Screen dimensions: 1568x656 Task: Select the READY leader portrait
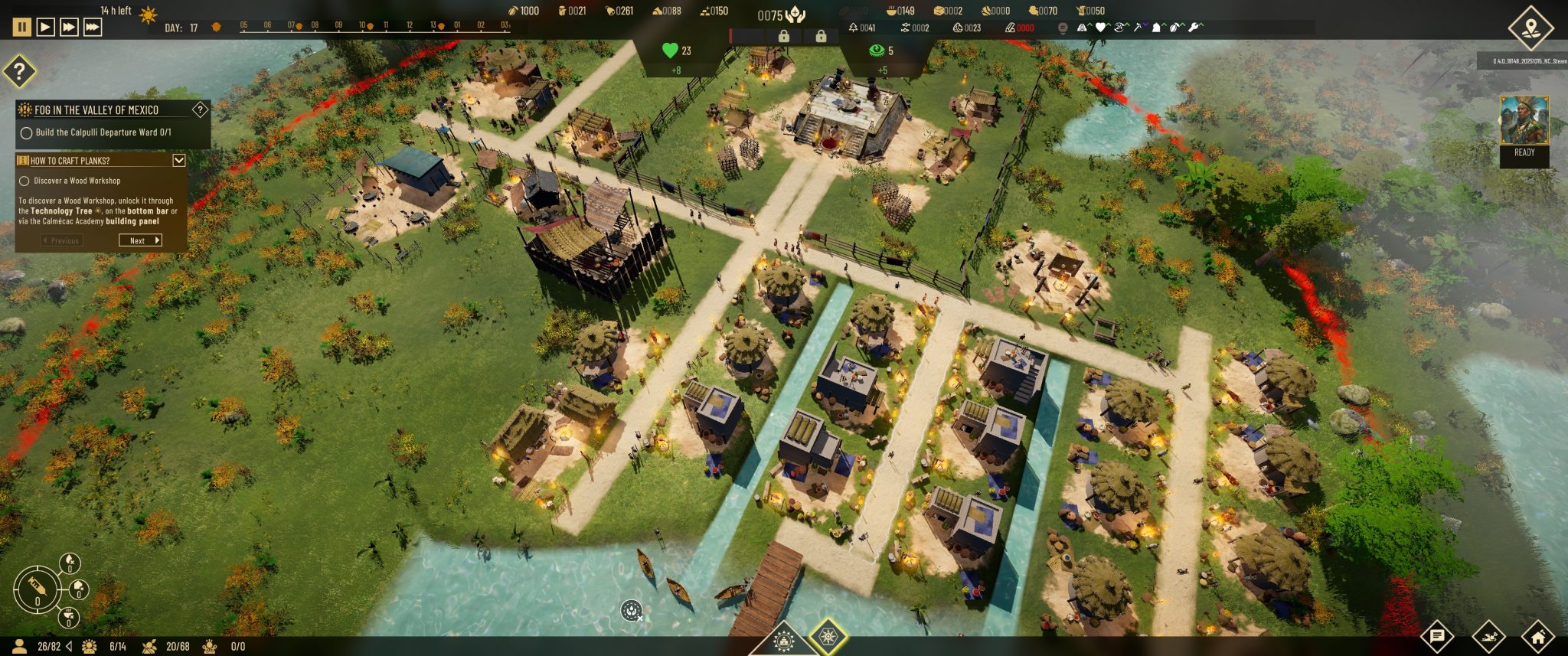(x=1524, y=121)
